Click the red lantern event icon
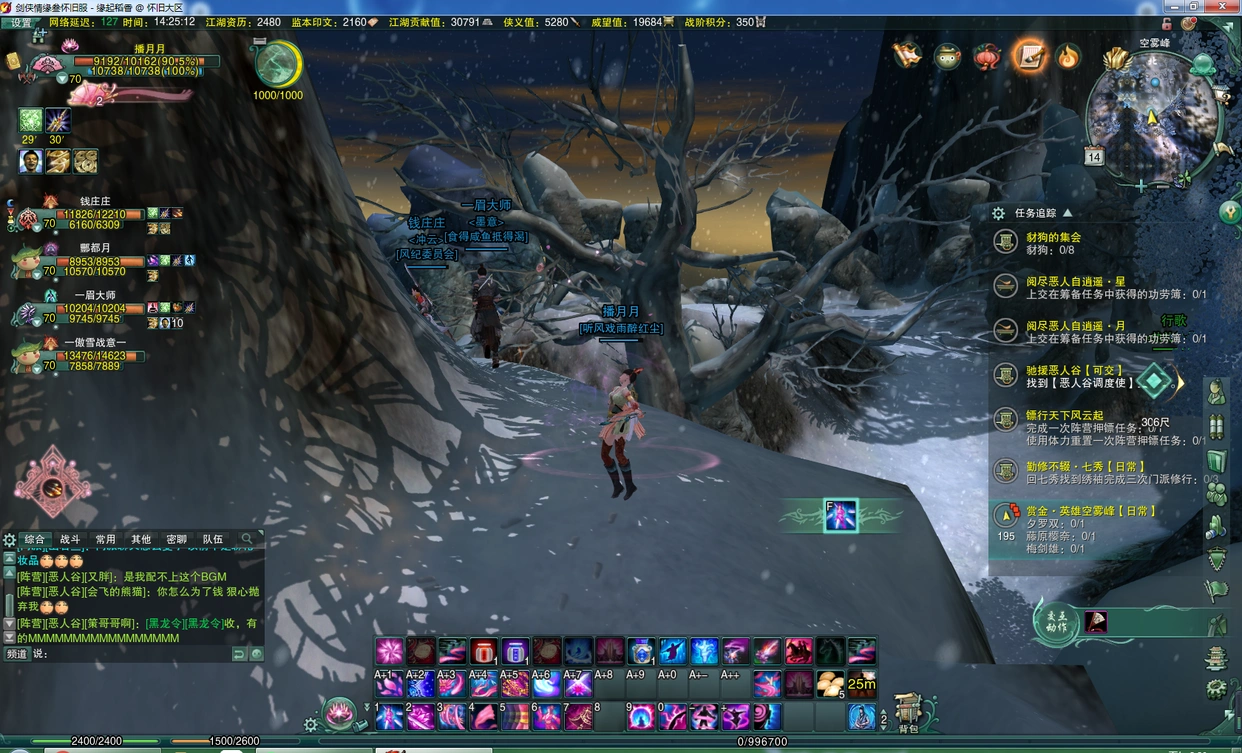The height and width of the screenshot is (753, 1242). coord(987,55)
